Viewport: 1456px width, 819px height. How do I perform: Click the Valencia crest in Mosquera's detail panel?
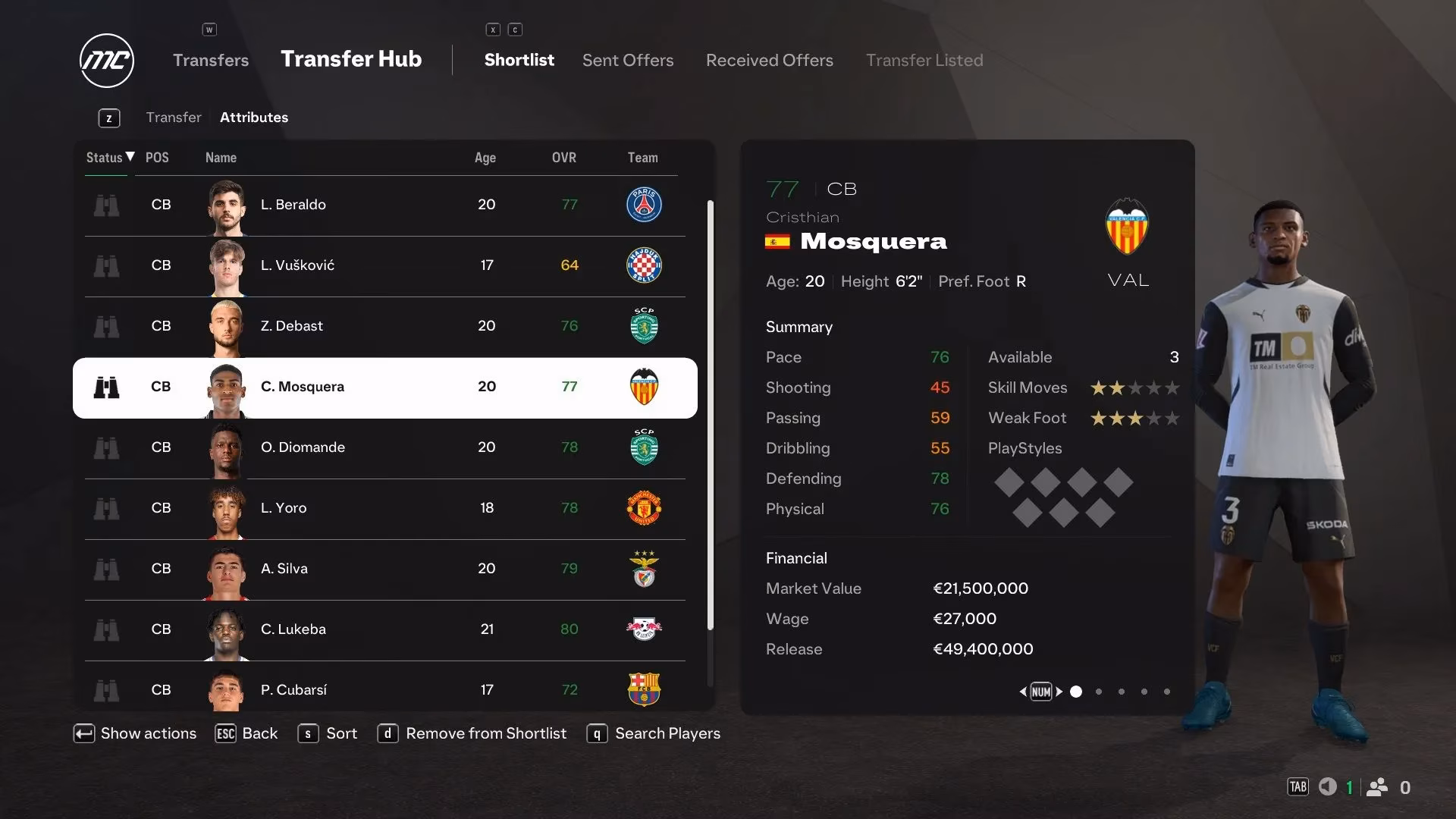(1127, 226)
